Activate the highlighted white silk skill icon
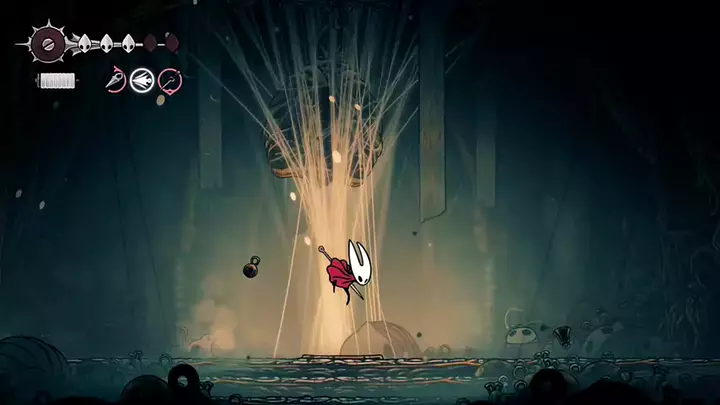This screenshot has width=720, height=405. point(142,80)
